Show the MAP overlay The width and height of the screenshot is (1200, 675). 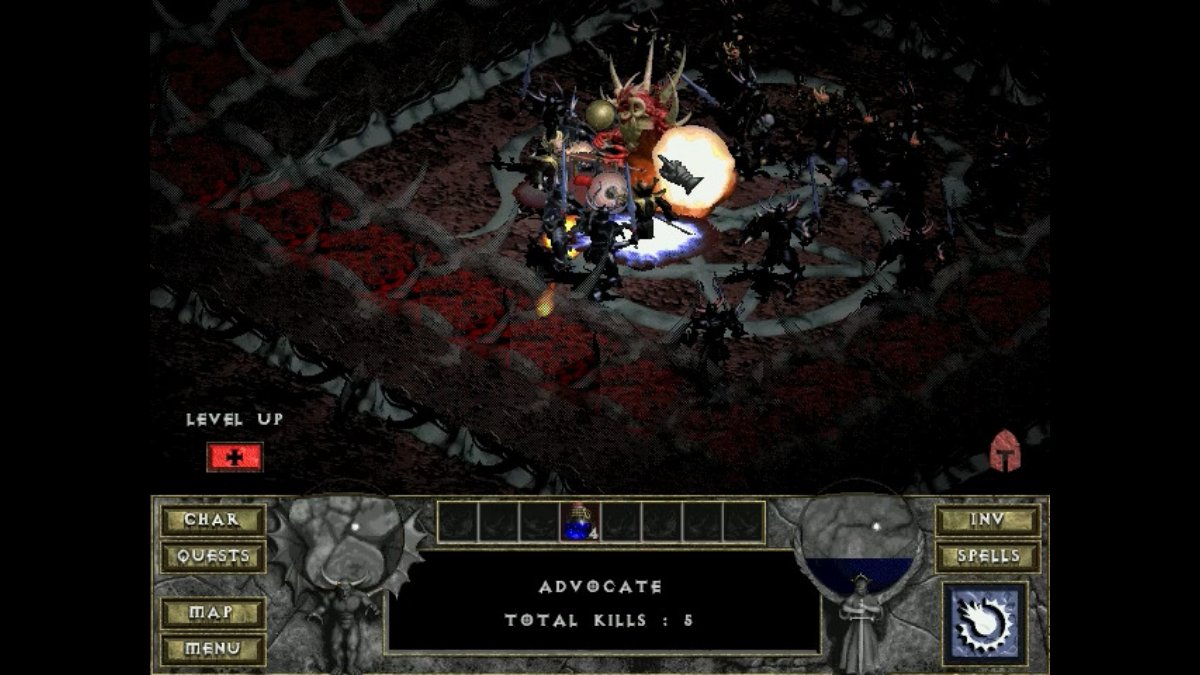click(213, 612)
